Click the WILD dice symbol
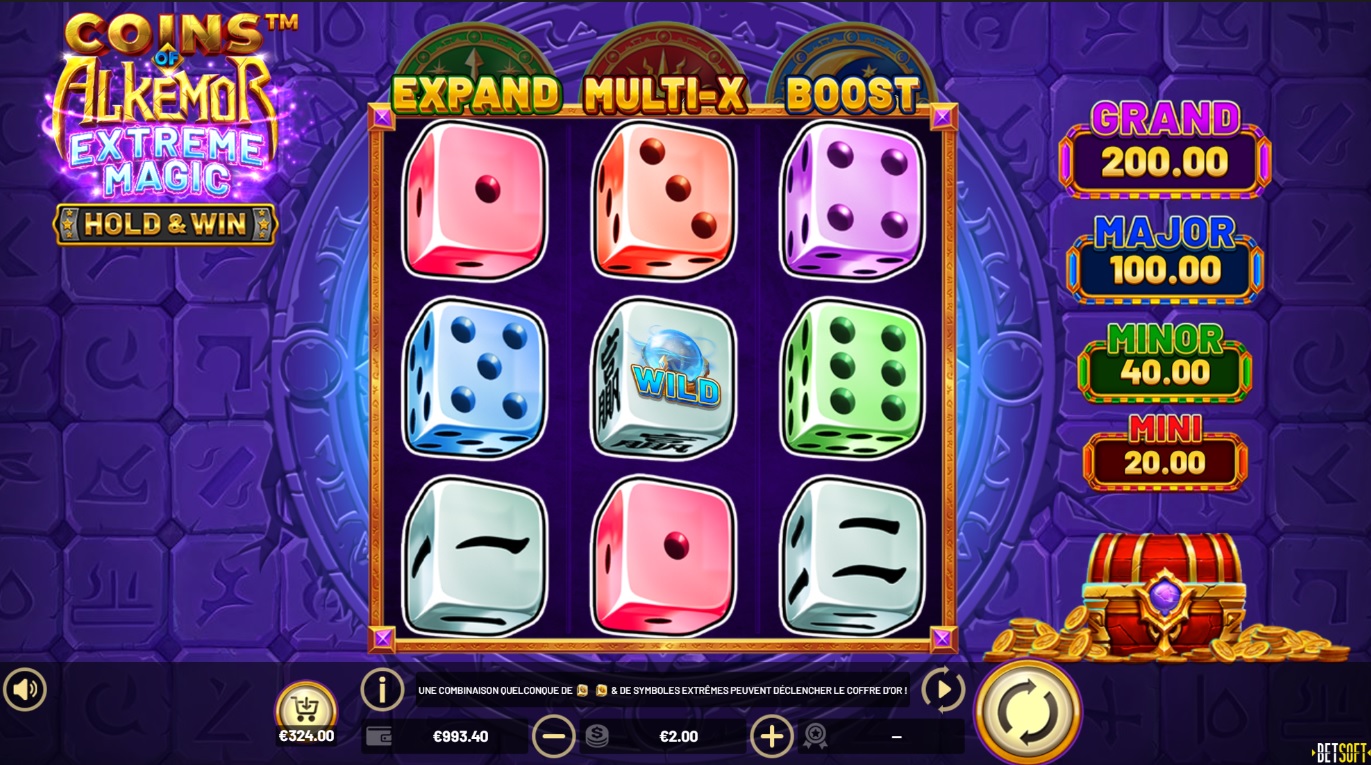 [x=663, y=380]
